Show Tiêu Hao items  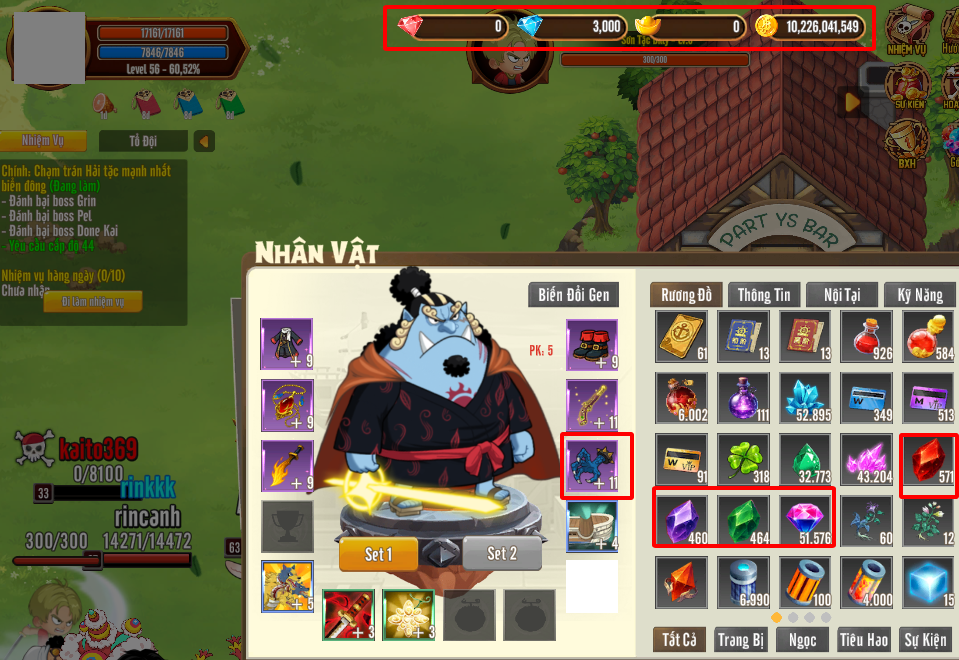point(864,639)
